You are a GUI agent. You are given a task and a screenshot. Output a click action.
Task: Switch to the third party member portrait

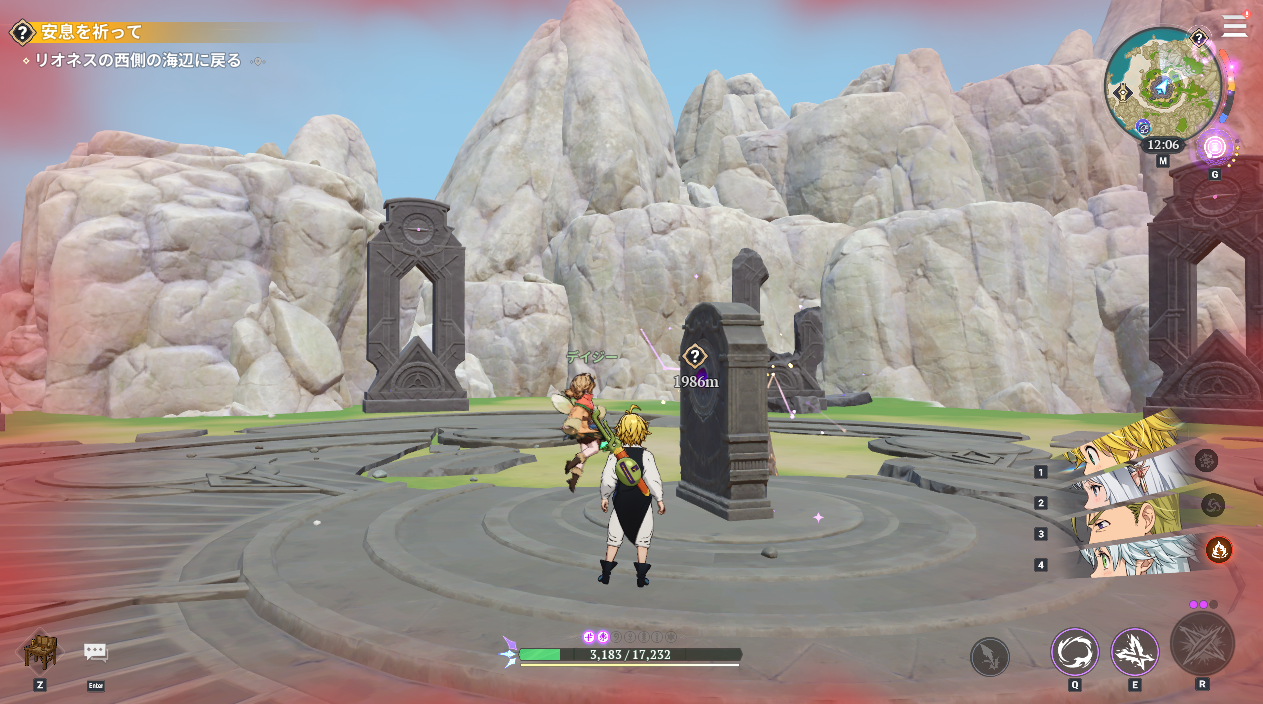(1115, 524)
